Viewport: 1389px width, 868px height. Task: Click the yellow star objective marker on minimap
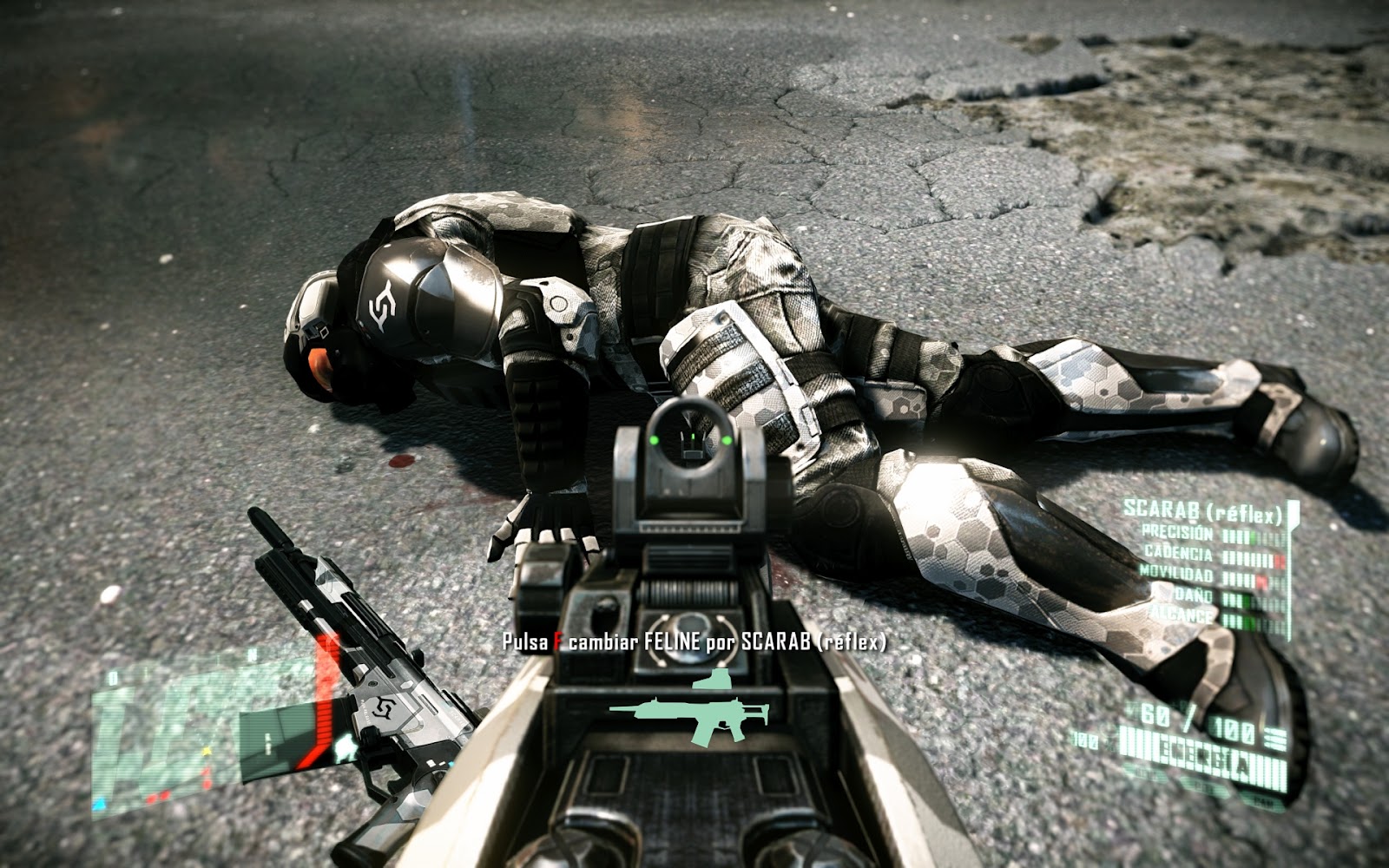point(207,751)
